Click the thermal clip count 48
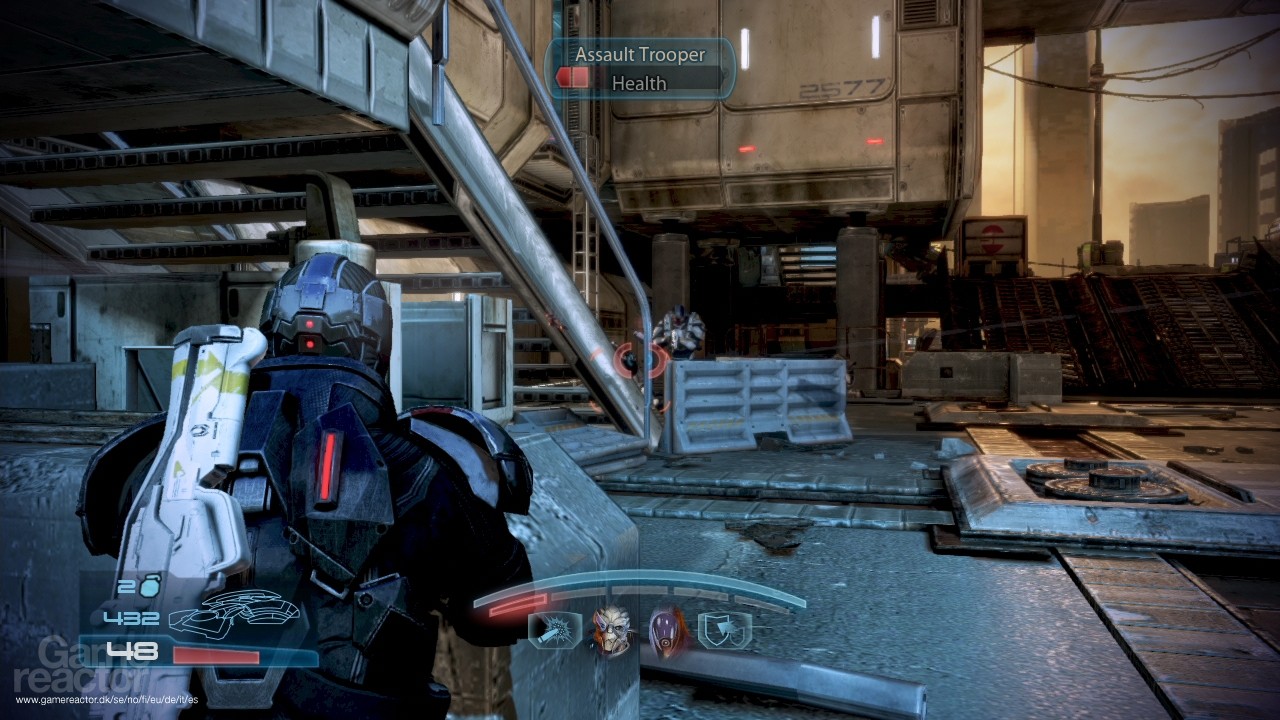 pos(133,651)
